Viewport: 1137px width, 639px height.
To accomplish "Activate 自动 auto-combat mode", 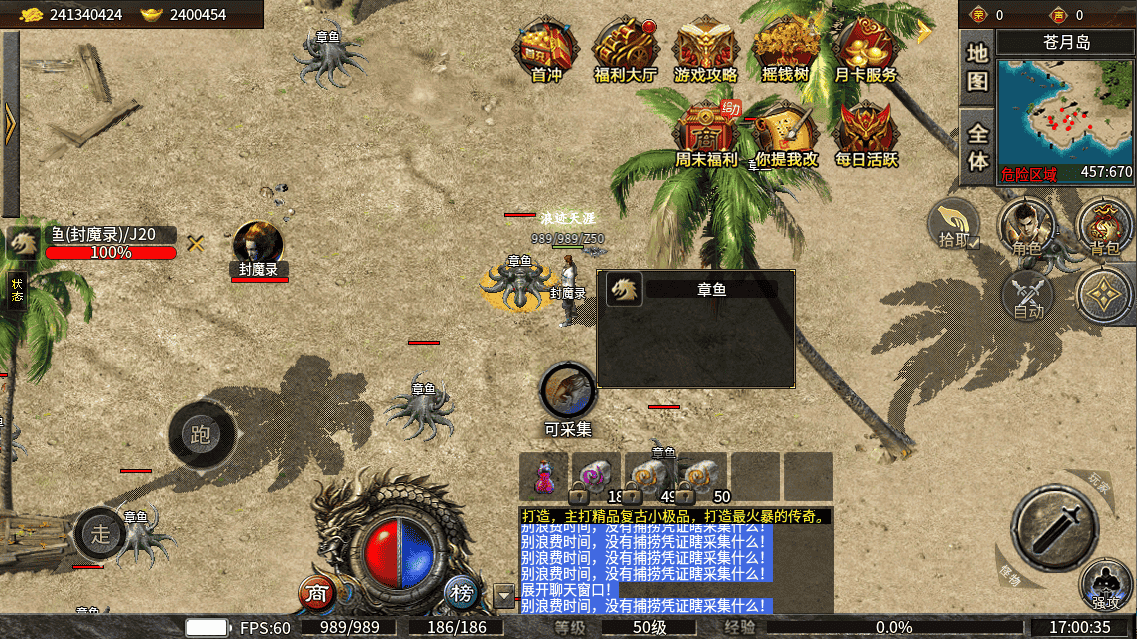I will (1028, 297).
